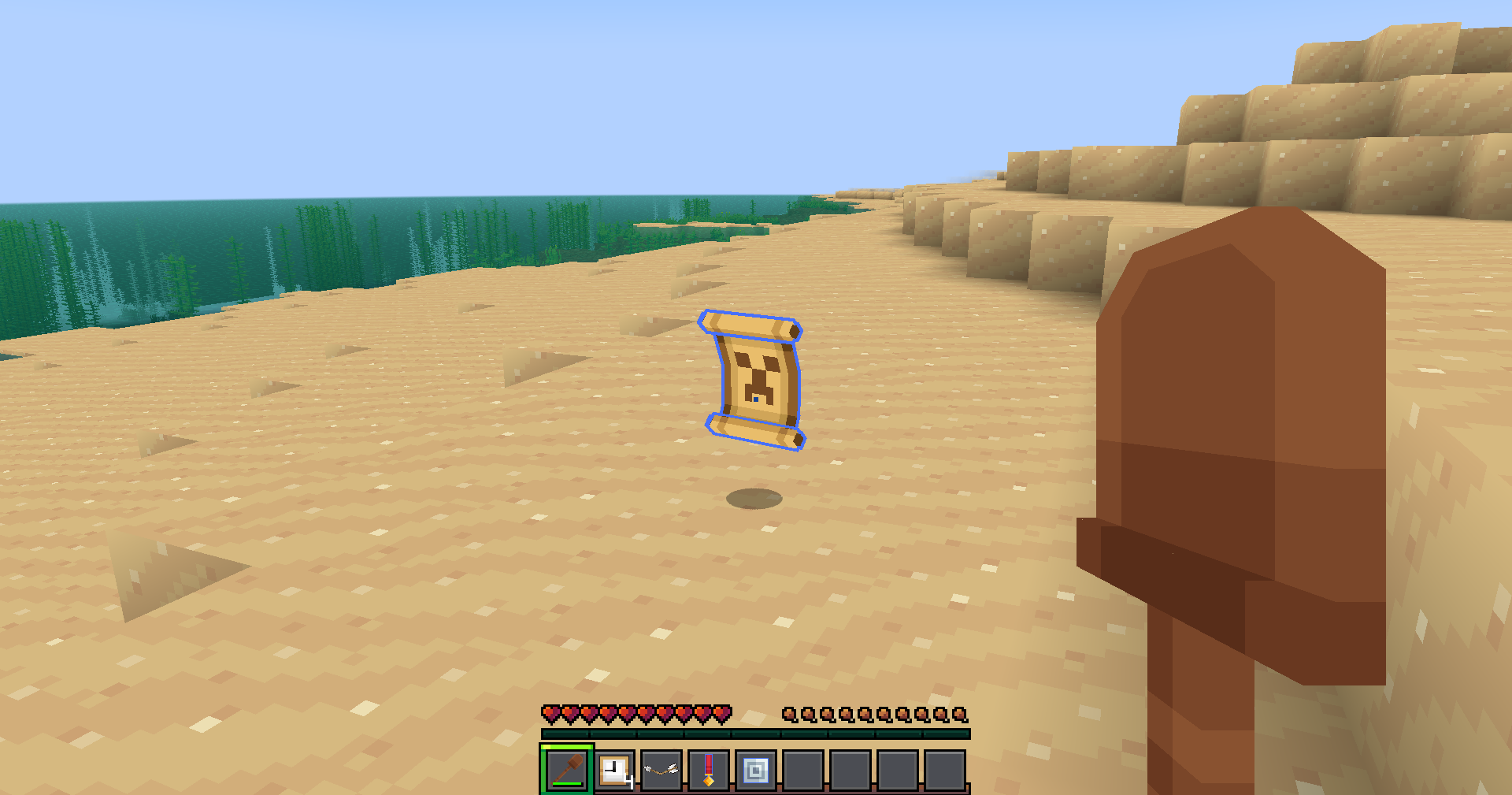Select the blue patterned item in hotbar slot five
Viewport: 1512px width, 795px height.
(755, 770)
